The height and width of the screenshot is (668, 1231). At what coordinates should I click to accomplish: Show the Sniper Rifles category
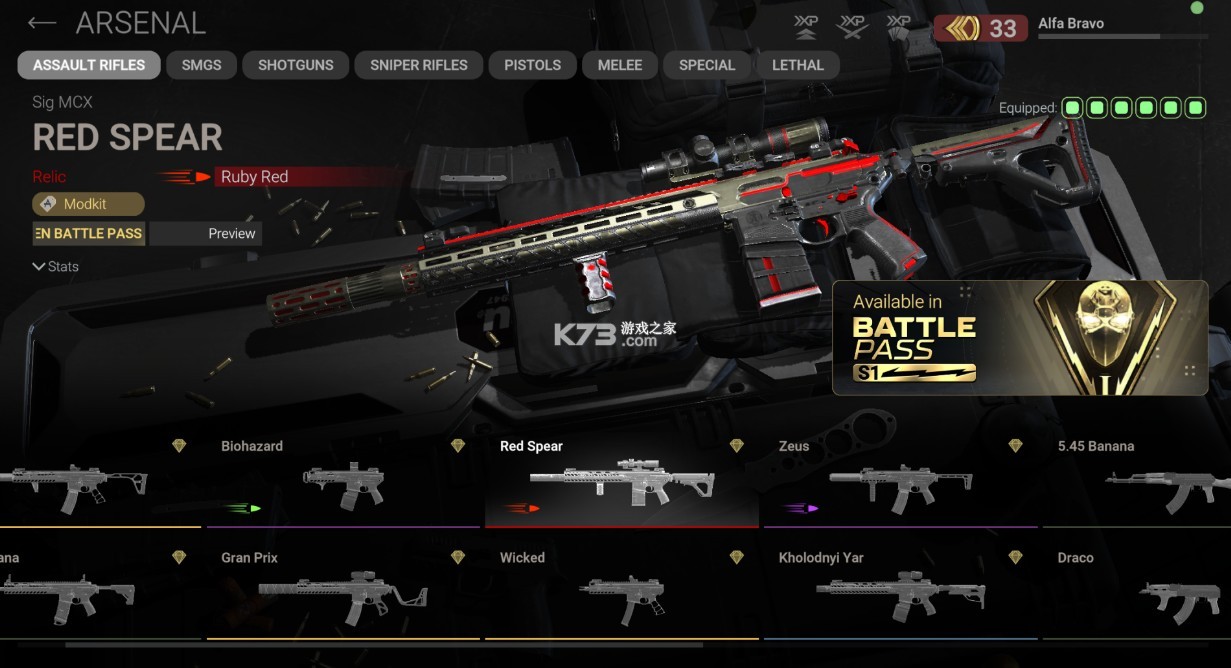pyautogui.click(x=418, y=65)
